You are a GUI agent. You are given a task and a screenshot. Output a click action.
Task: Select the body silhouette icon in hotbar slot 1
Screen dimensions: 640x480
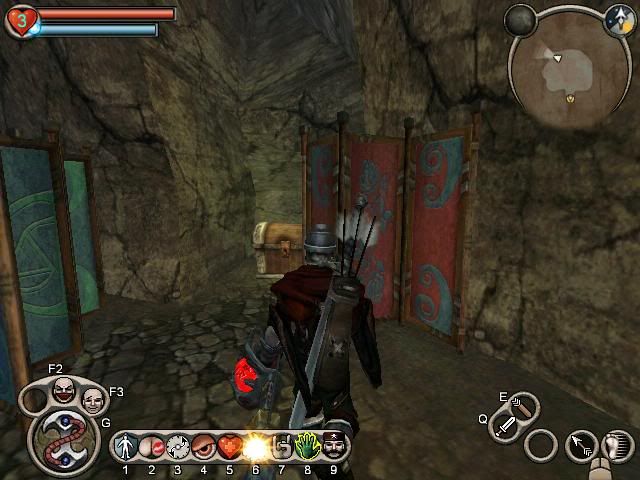pos(126,446)
